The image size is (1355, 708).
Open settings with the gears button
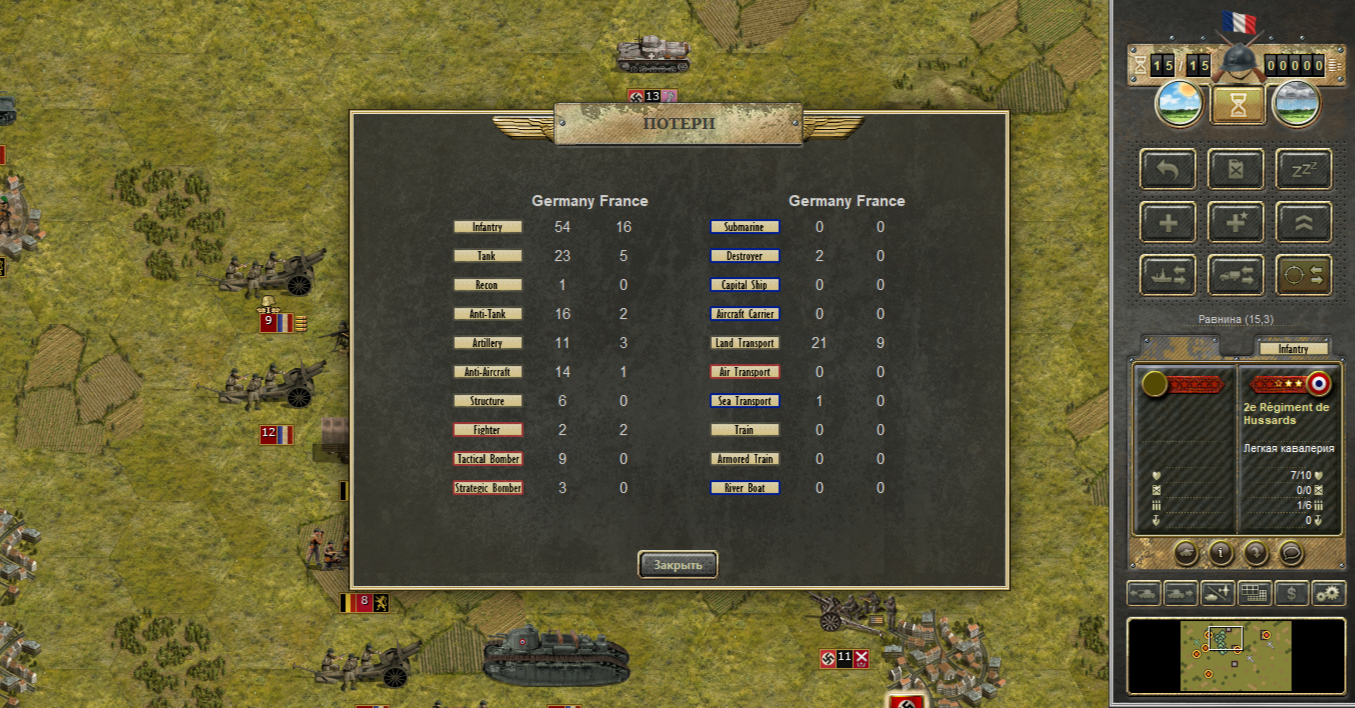tap(1329, 593)
